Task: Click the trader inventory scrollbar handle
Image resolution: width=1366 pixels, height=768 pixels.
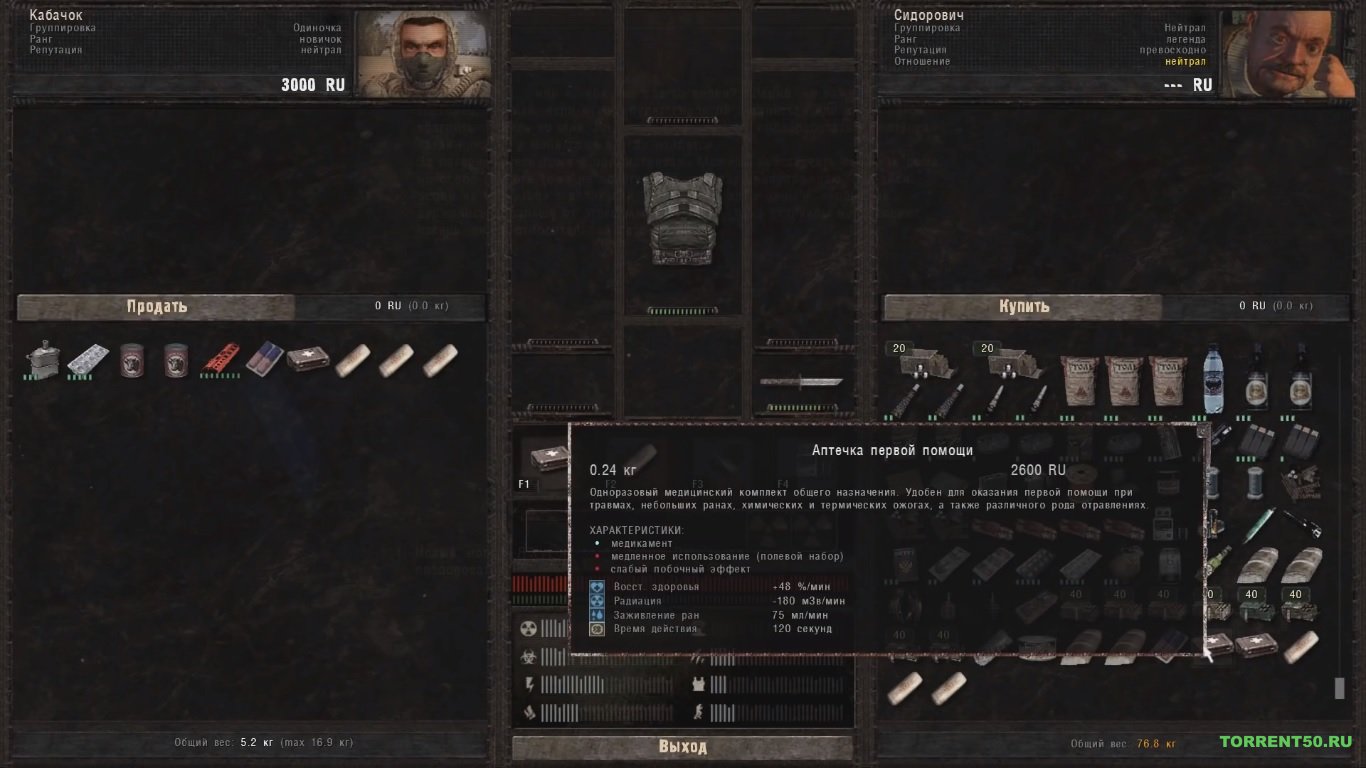Action: pos(1339,688)
